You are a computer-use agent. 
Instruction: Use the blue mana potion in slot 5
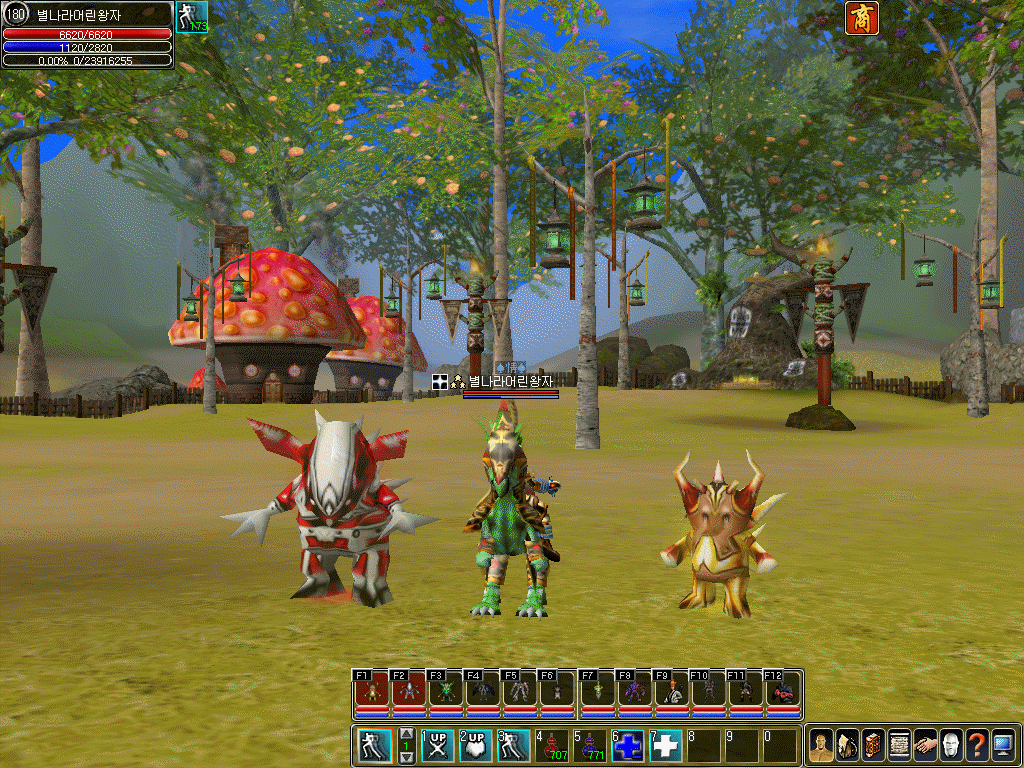tap(590, 746)
